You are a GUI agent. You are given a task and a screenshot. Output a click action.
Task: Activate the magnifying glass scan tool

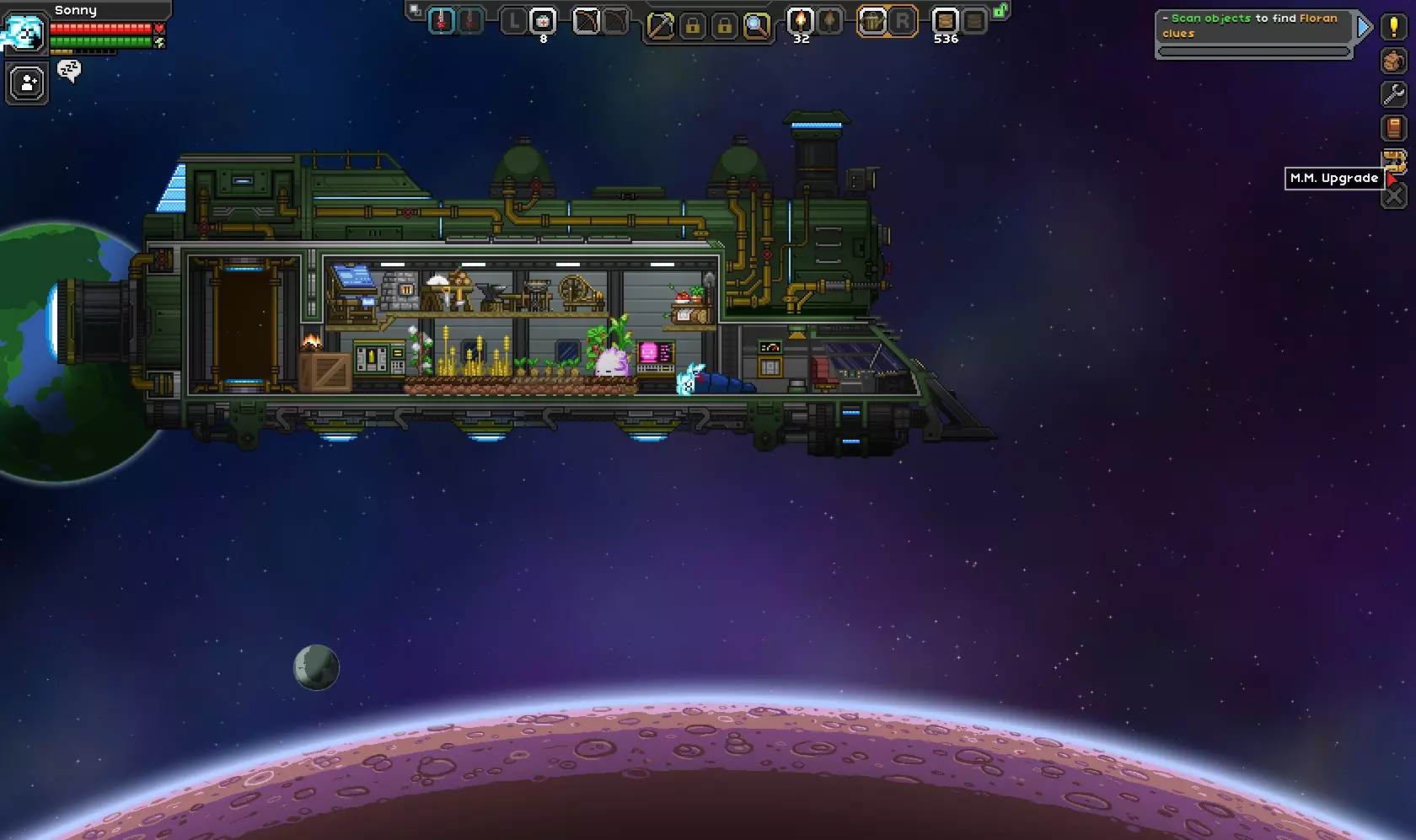click(x=757, y=27)
